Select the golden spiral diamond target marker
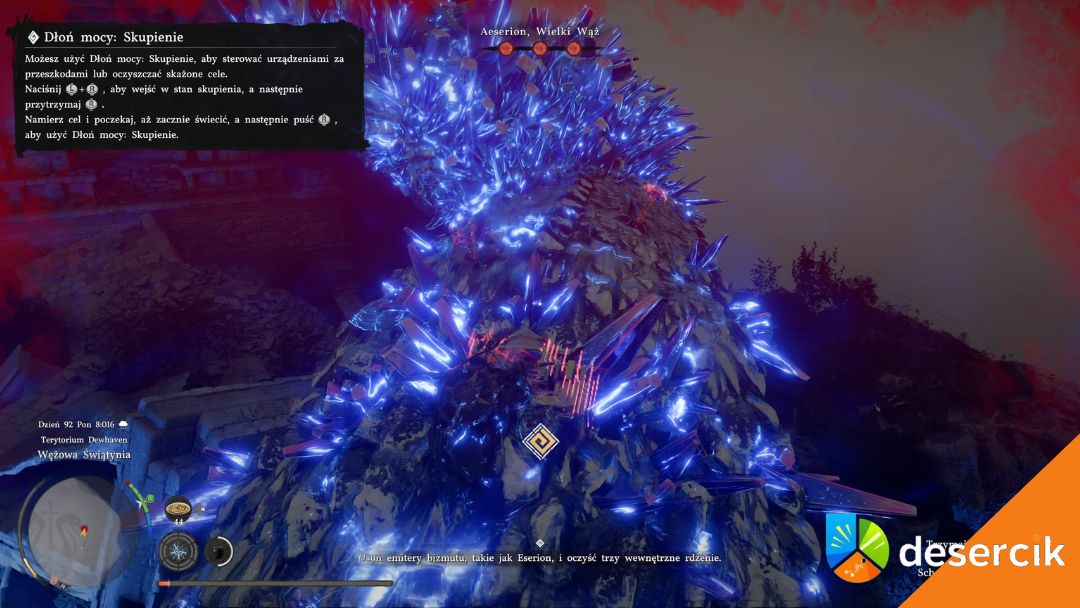 540,440
